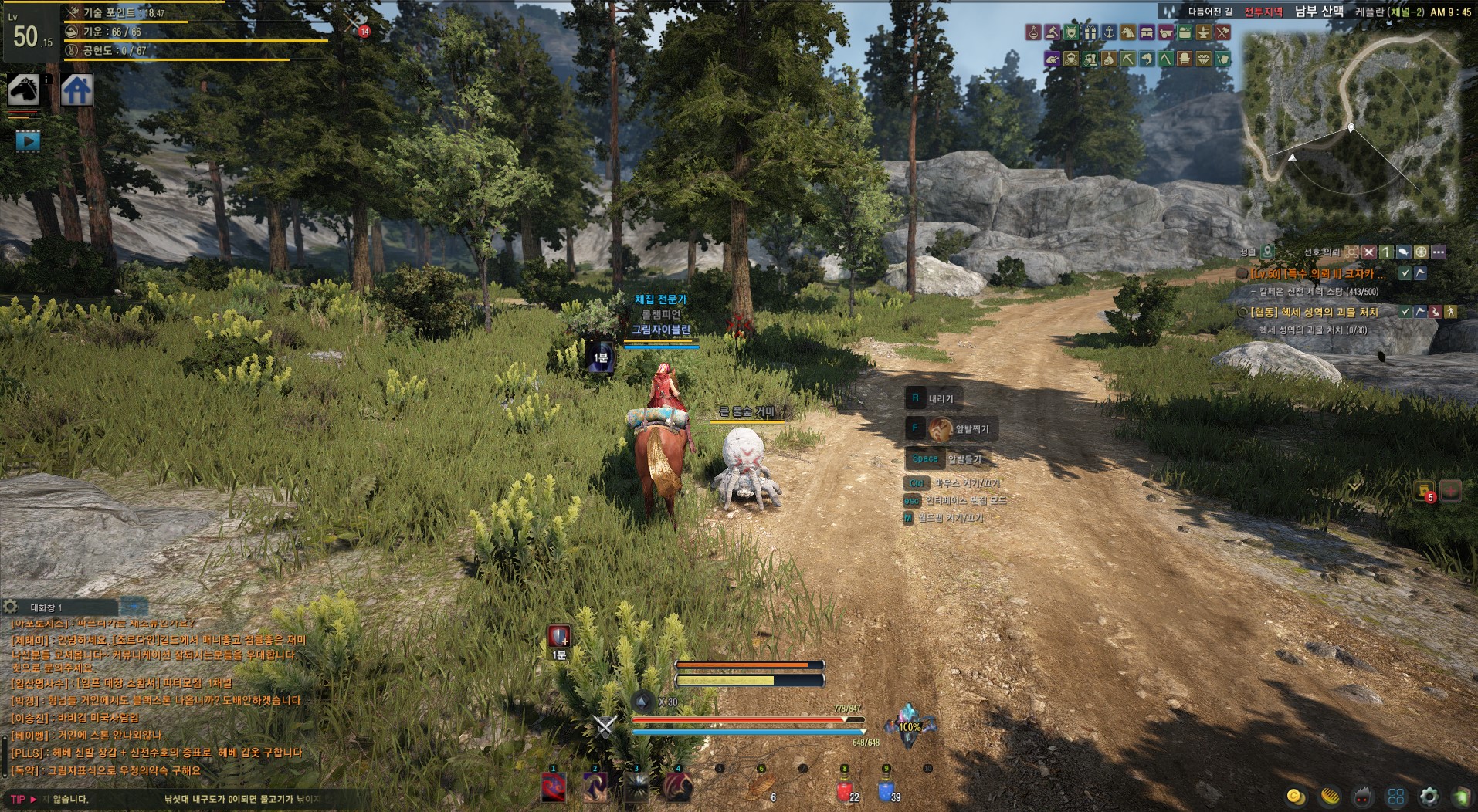Use the blue potion in quick slot 9

click(x=886, y=790)
